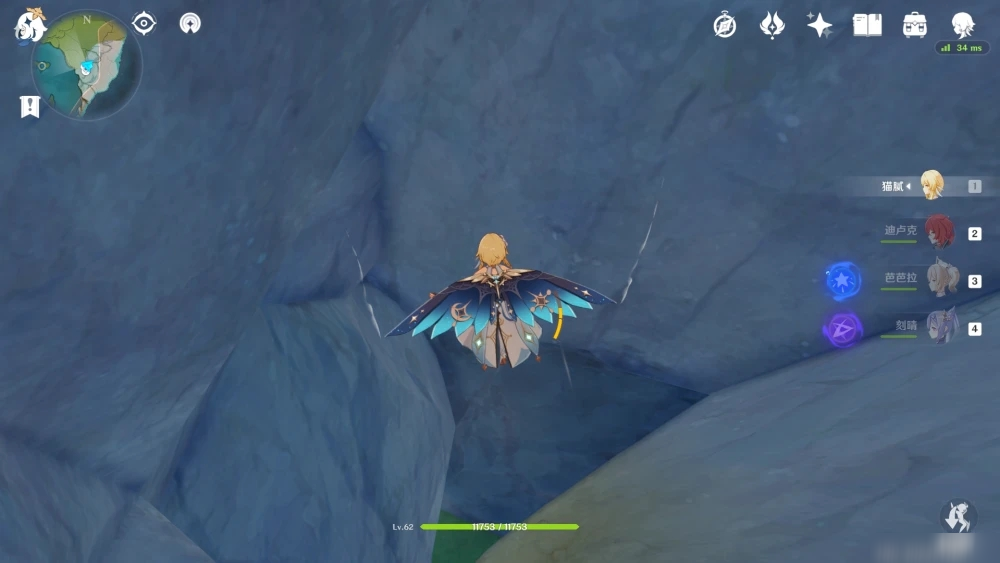Viewport: 1000px width, 563px height.
Task: Select party member 猫腻 in slot 1
Action: click(x=931, y=186)
